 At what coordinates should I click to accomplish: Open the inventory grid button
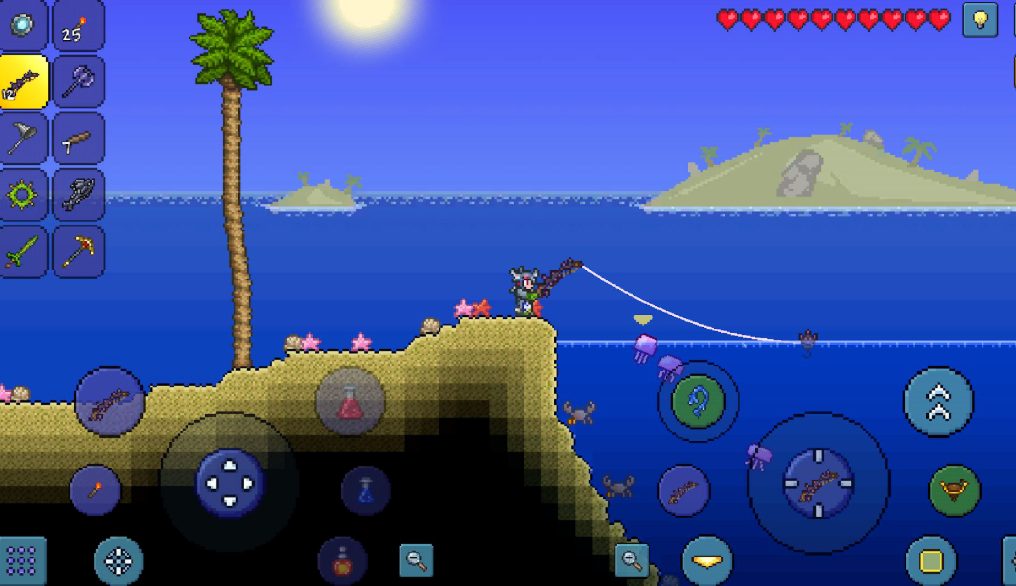point(22,561)
